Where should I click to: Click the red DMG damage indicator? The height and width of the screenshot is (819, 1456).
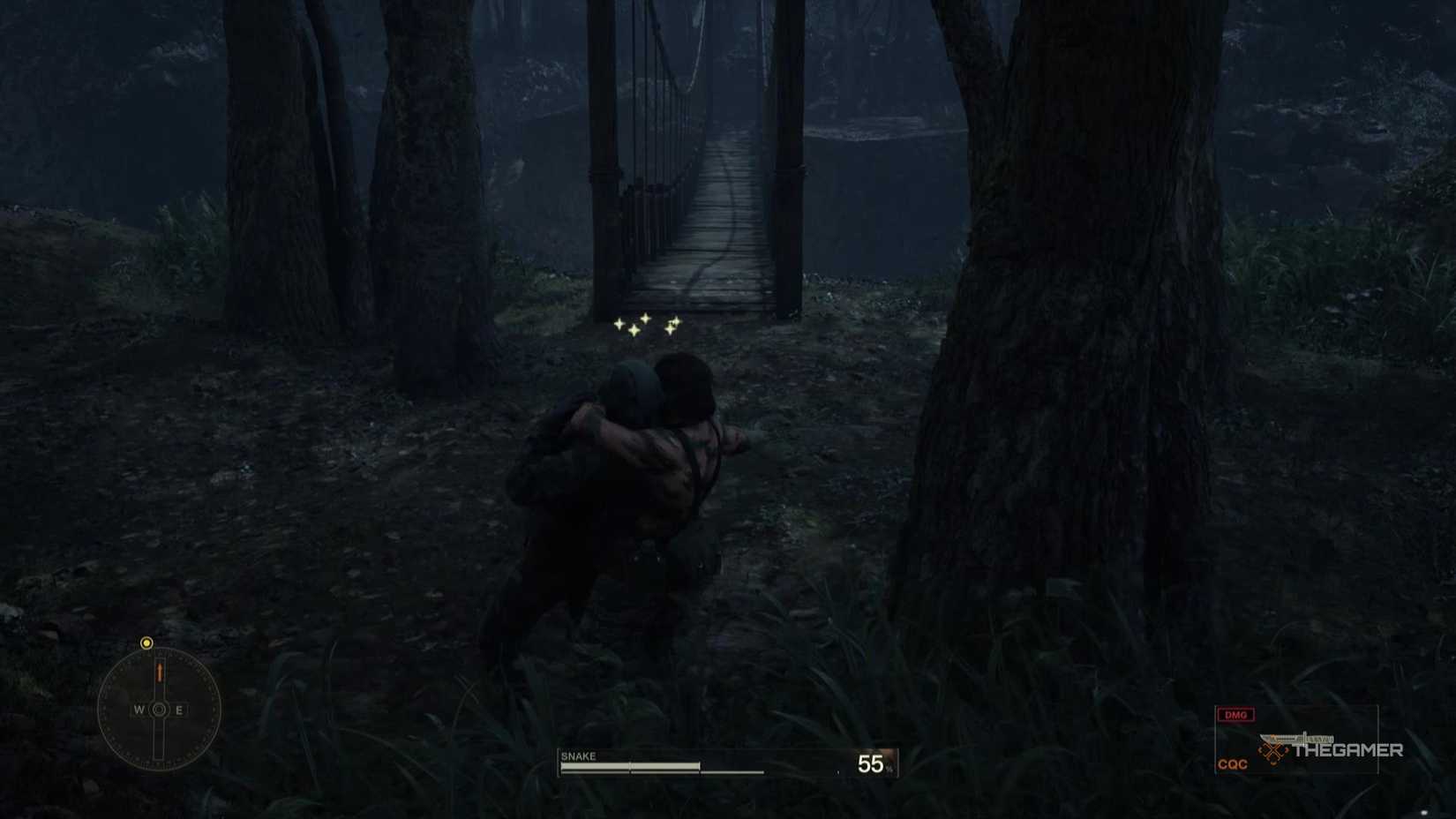1235,714
